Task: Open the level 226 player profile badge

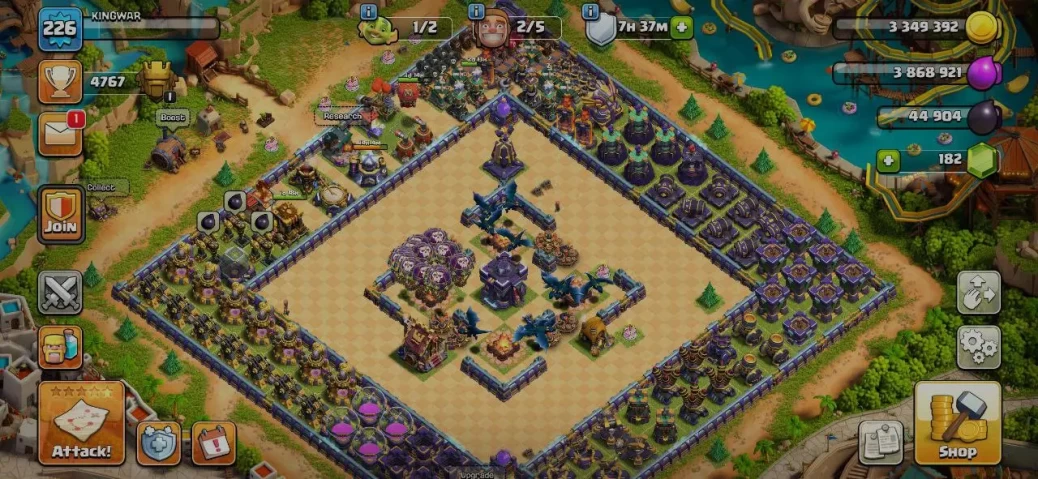Action: pos(59,28)
